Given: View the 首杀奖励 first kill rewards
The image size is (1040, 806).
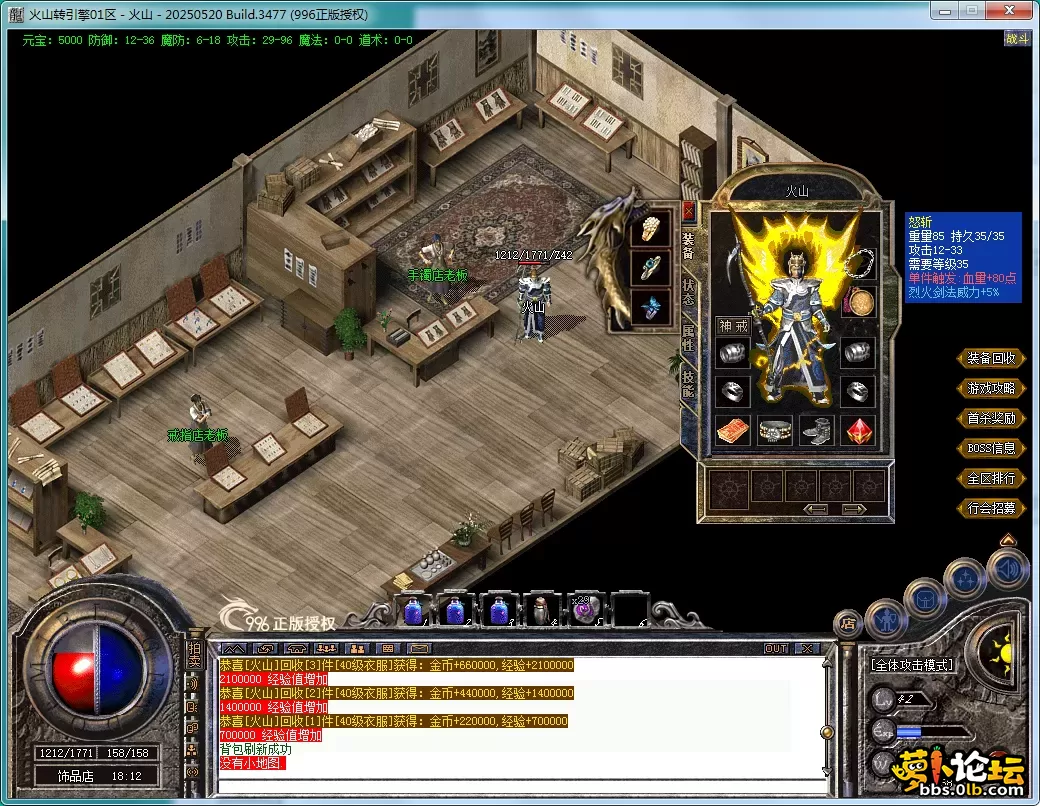Looking at the screenshot, I should tap(991, 418).
